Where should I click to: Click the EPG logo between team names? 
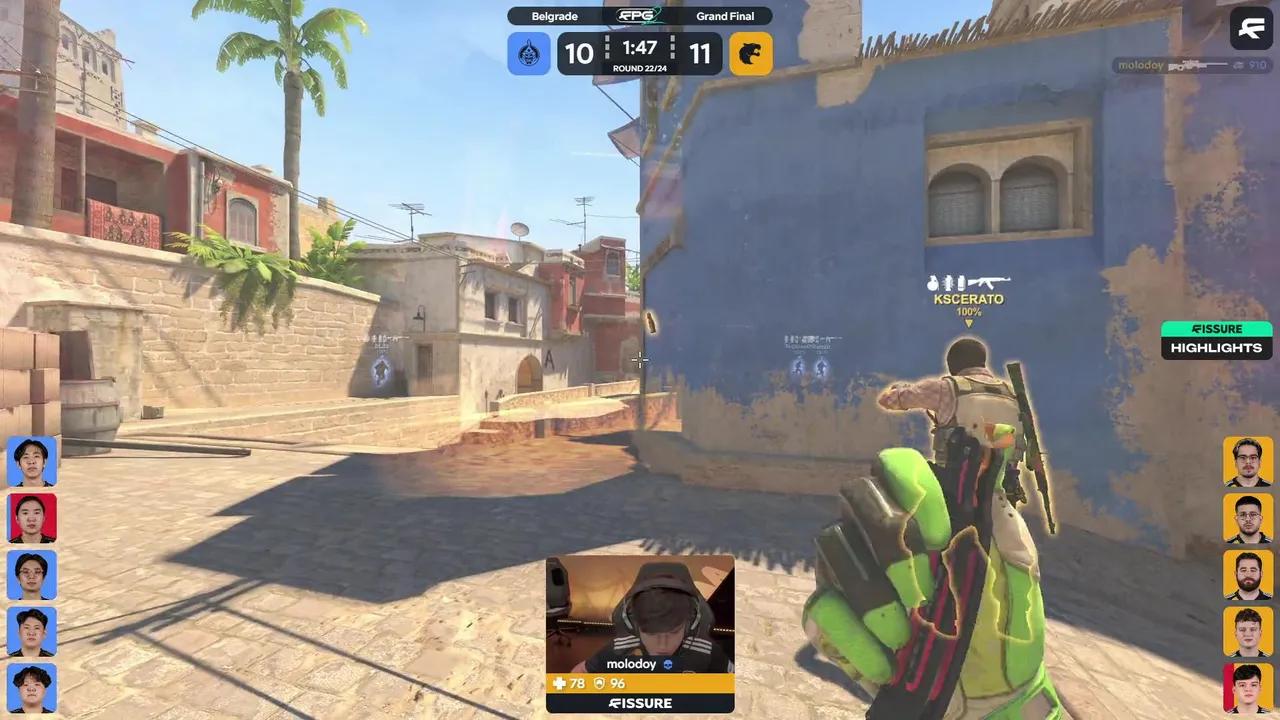637,15
